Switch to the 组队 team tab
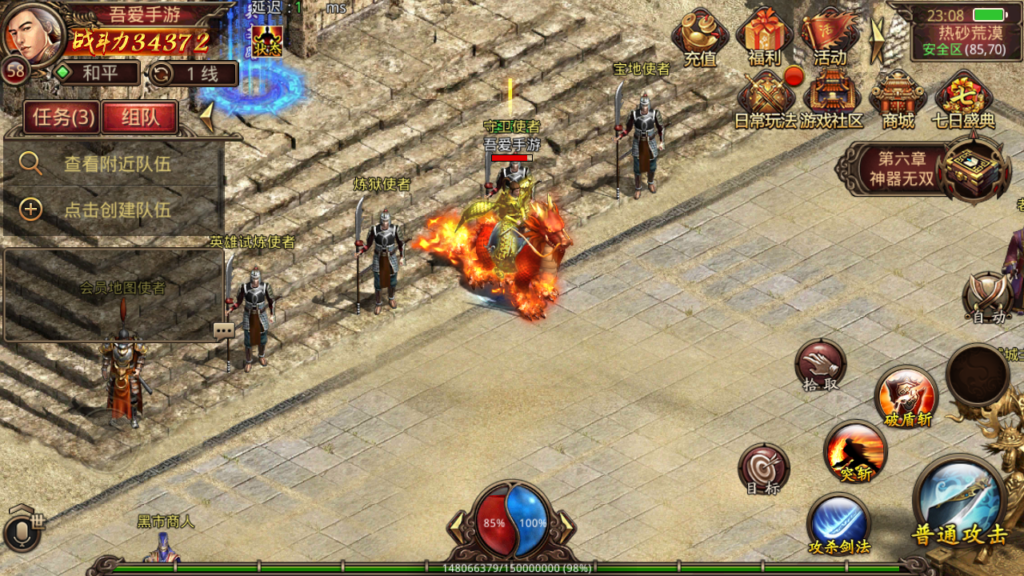Viewport: 1024px width, 576px height. point(139,117)
